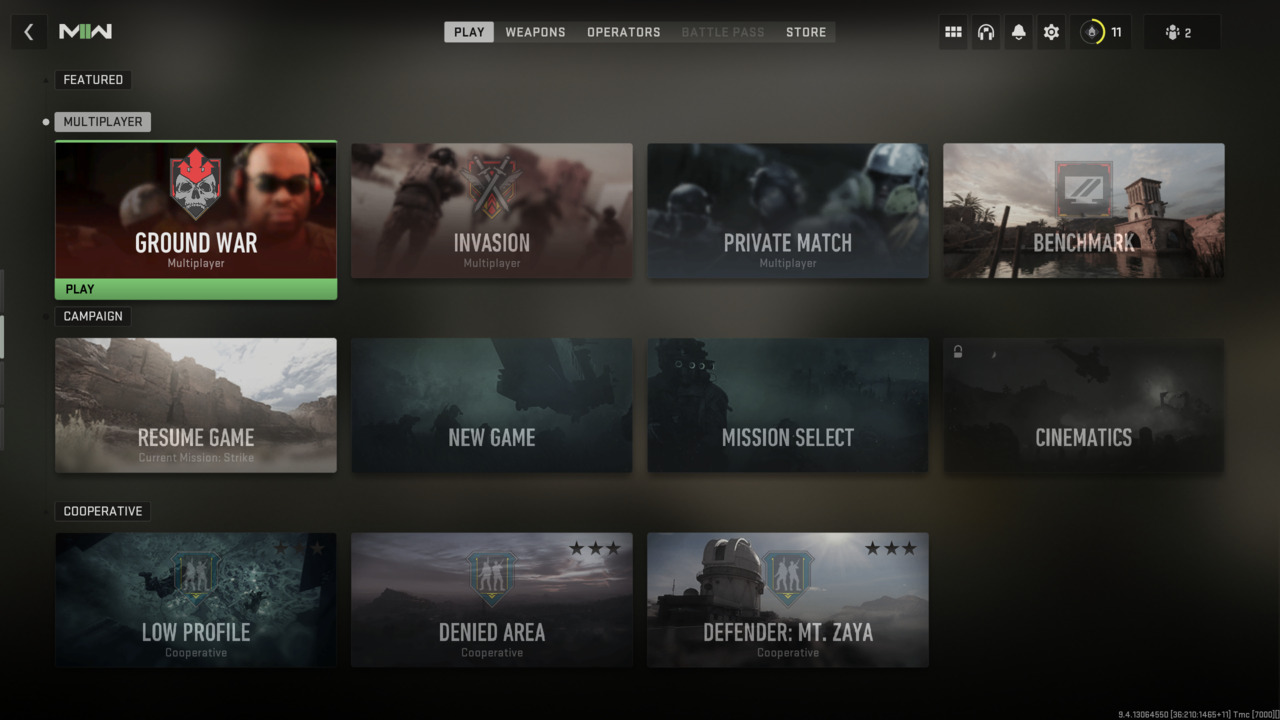The width and height of the screenshot is (1280, 720).
Task: Open the social menu showing 2 players
Action: tap(1181, 31)
